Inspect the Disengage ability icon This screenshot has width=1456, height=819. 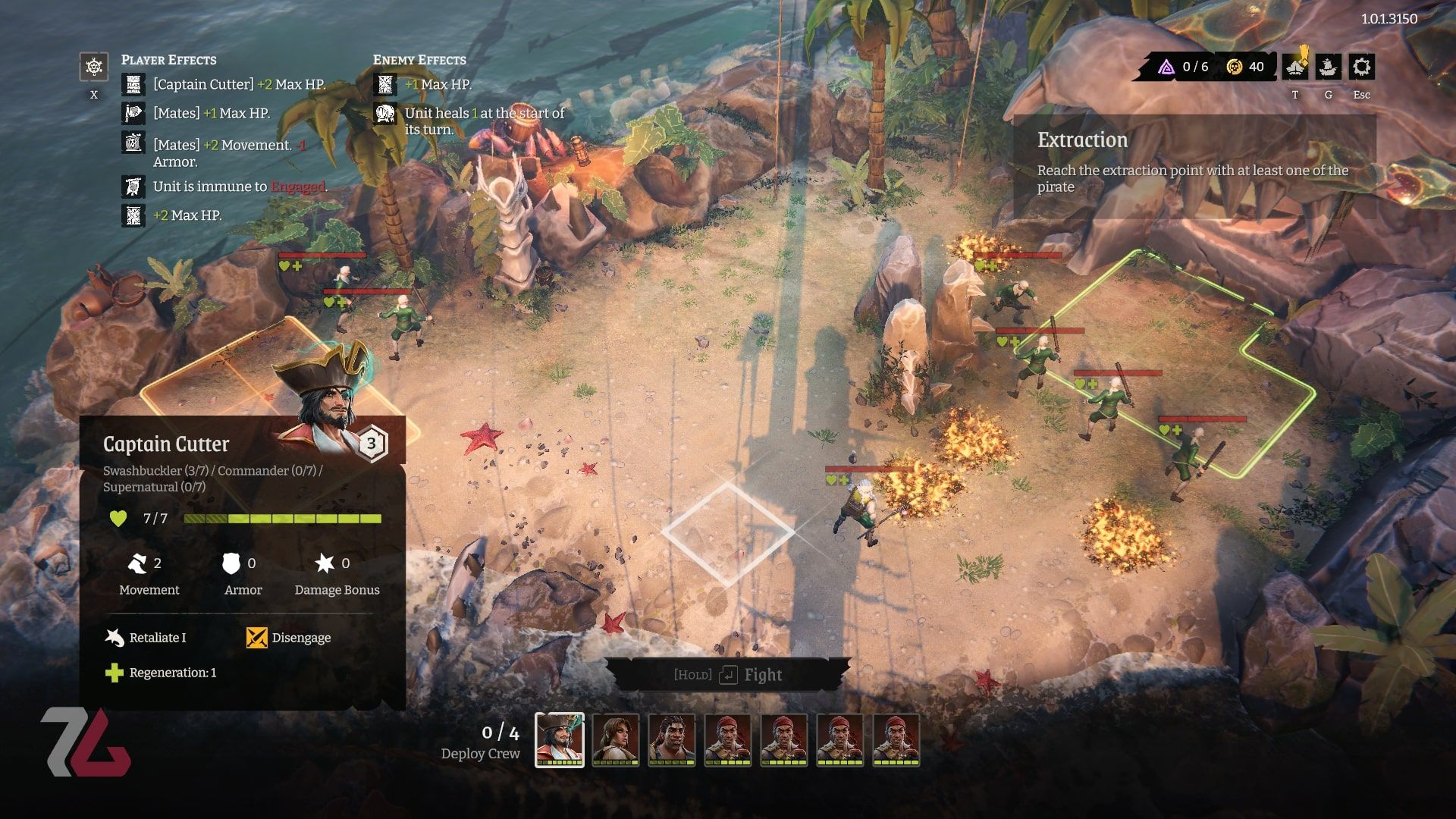[257, 638]
